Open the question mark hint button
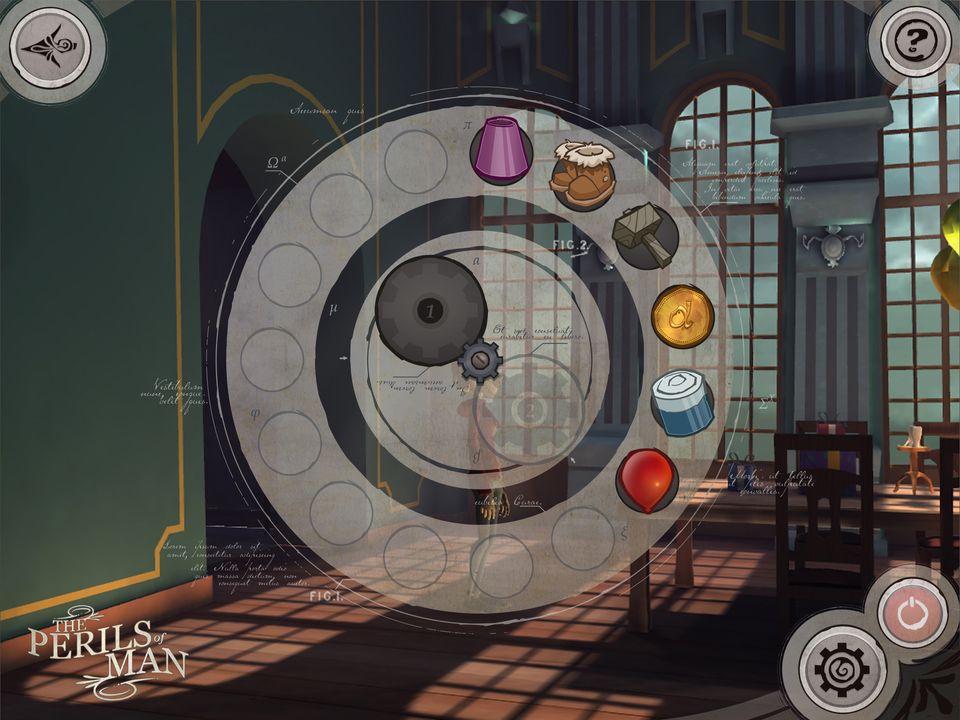 click(911, 42)
